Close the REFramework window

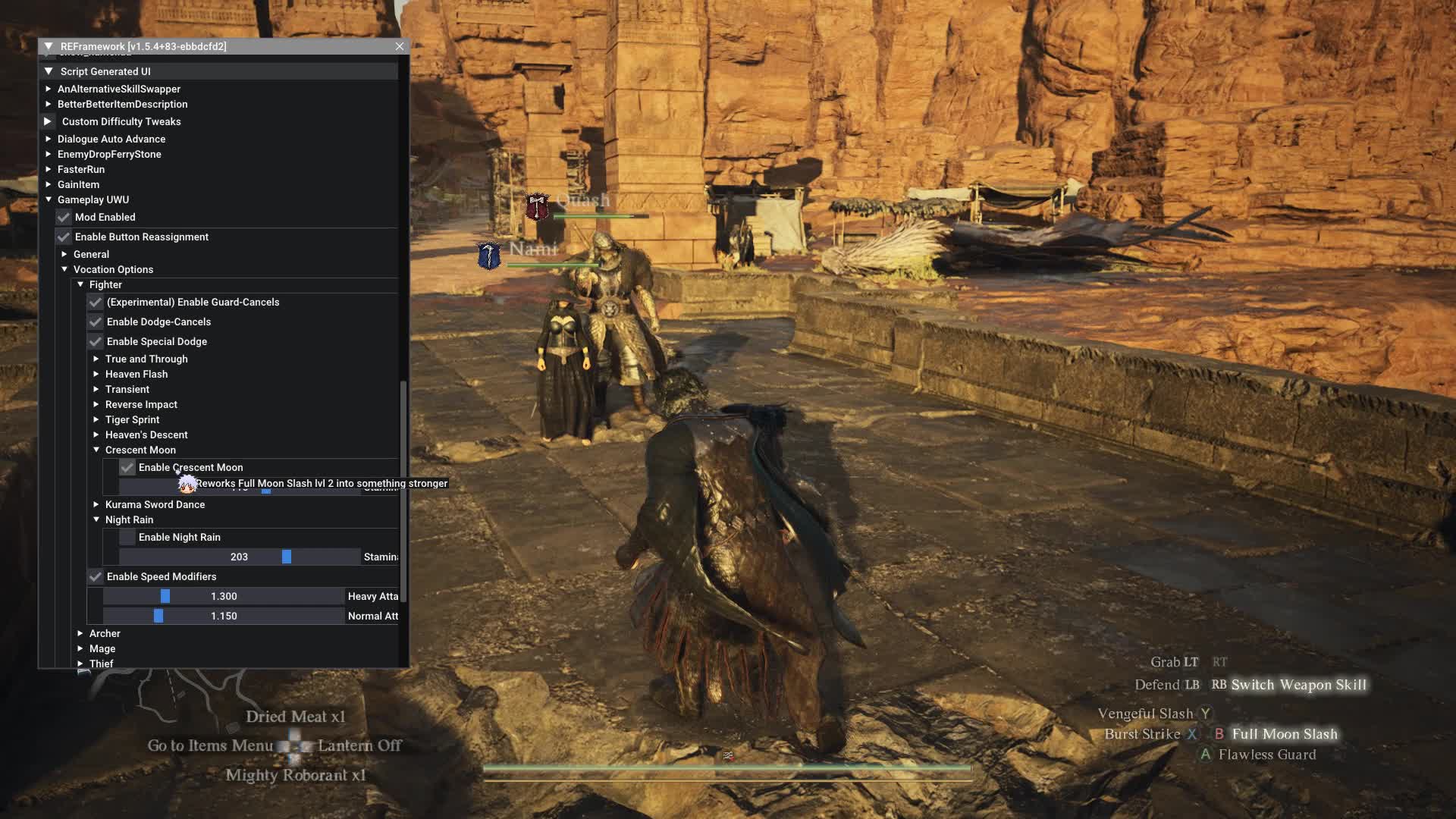(x=400, y=46)
